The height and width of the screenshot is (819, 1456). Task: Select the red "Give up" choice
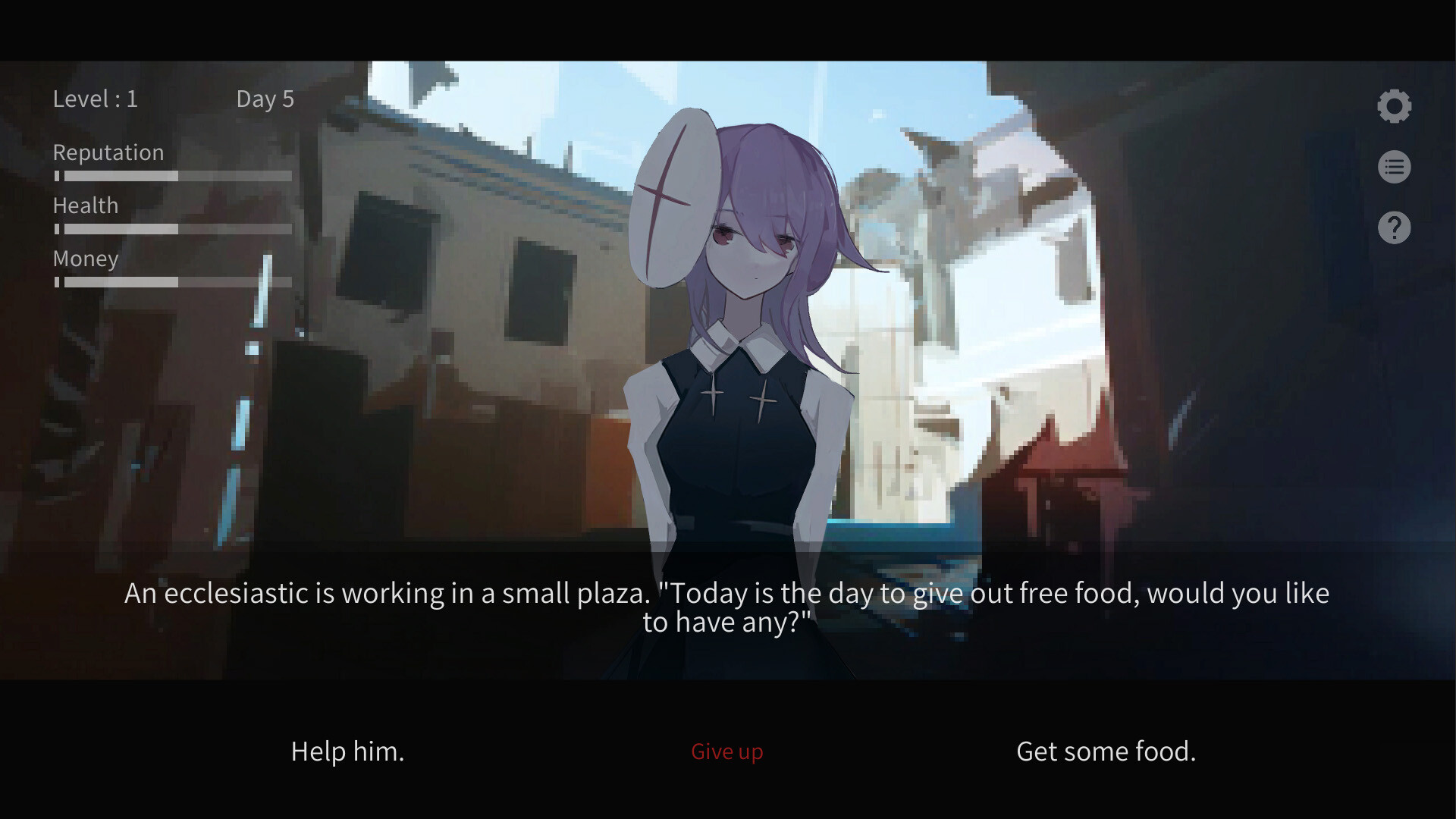(726, 752)
